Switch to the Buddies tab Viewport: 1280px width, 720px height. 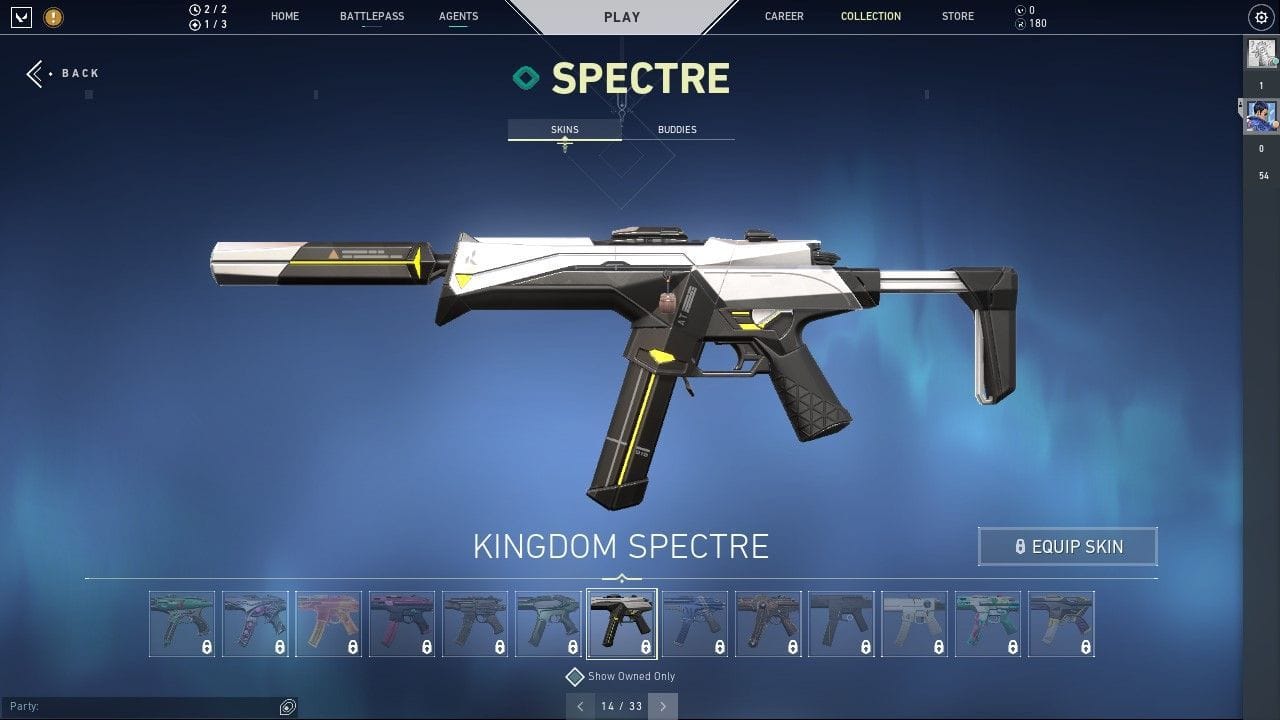click(677, 129)
